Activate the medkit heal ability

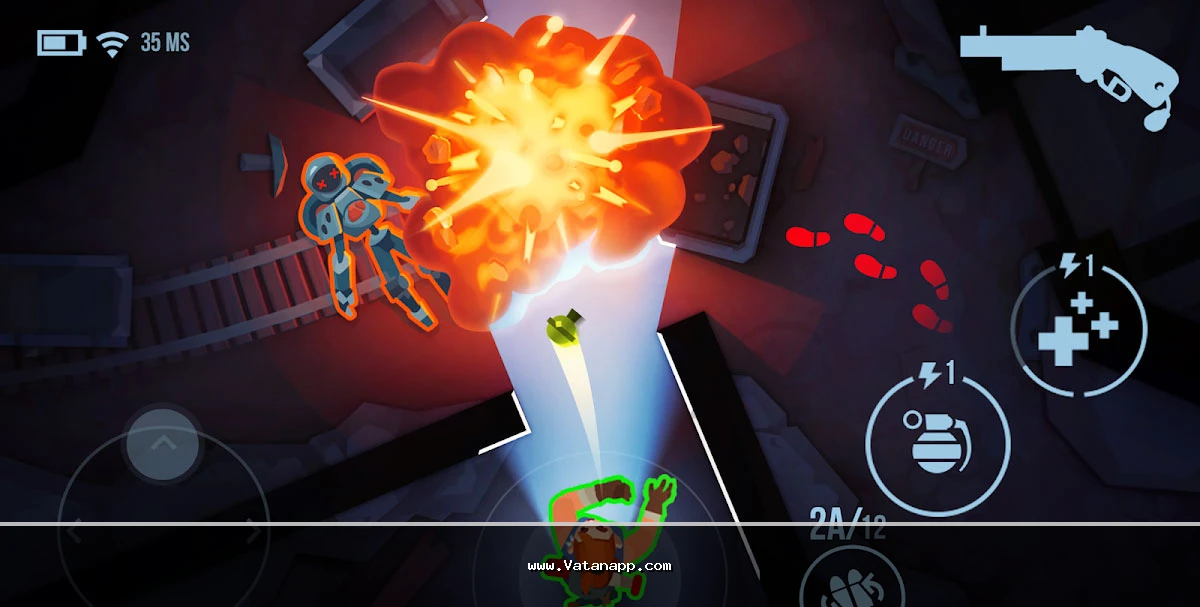tap(1078, 329)
